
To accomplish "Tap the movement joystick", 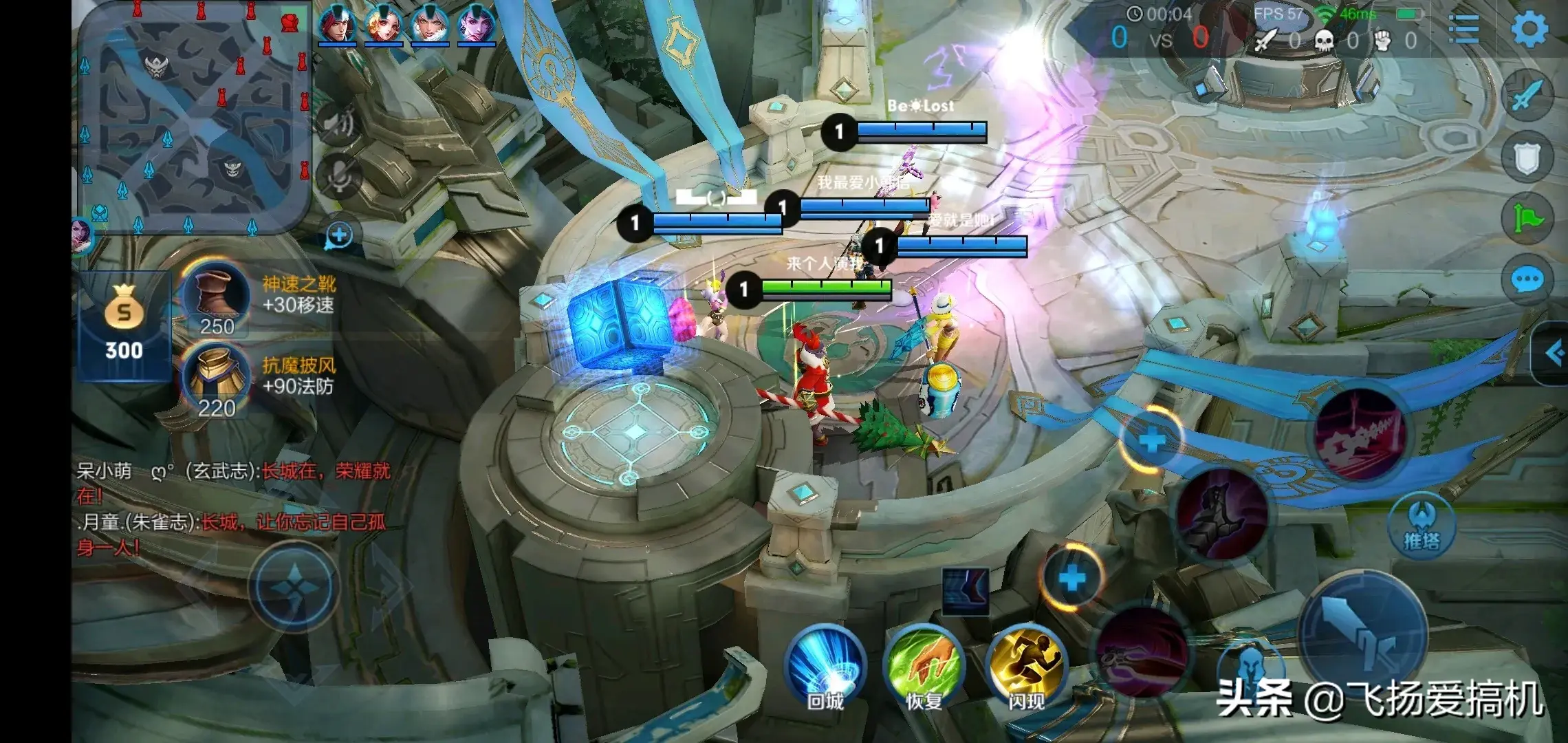I will 294,586.
